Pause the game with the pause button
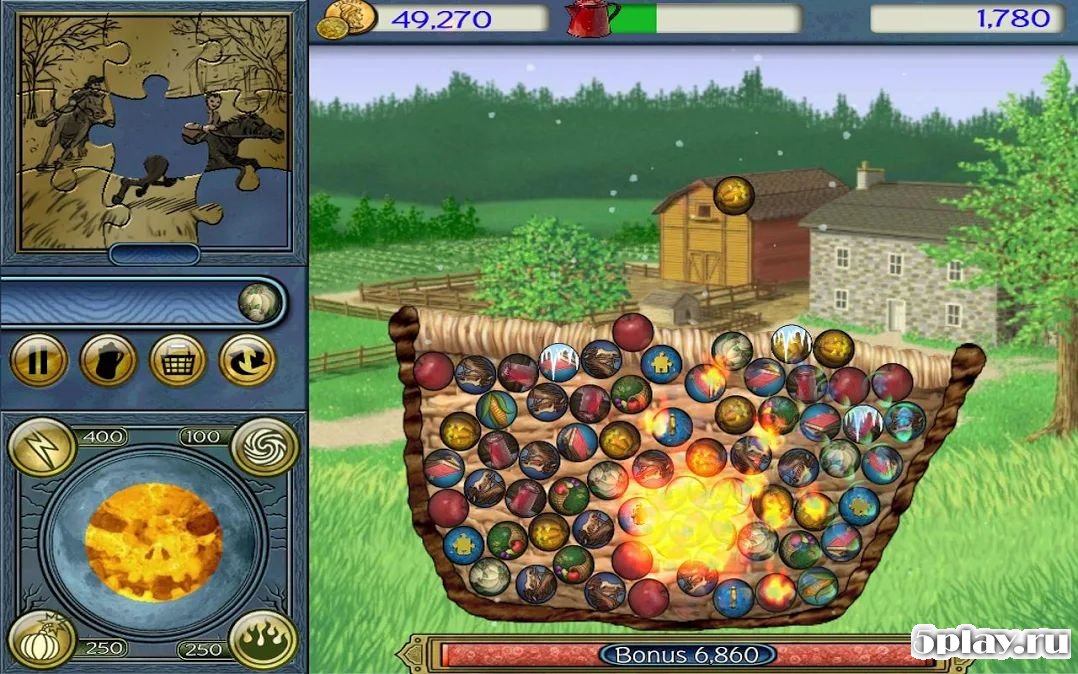Screen dimensions: 1078x674 coord(39,360)
